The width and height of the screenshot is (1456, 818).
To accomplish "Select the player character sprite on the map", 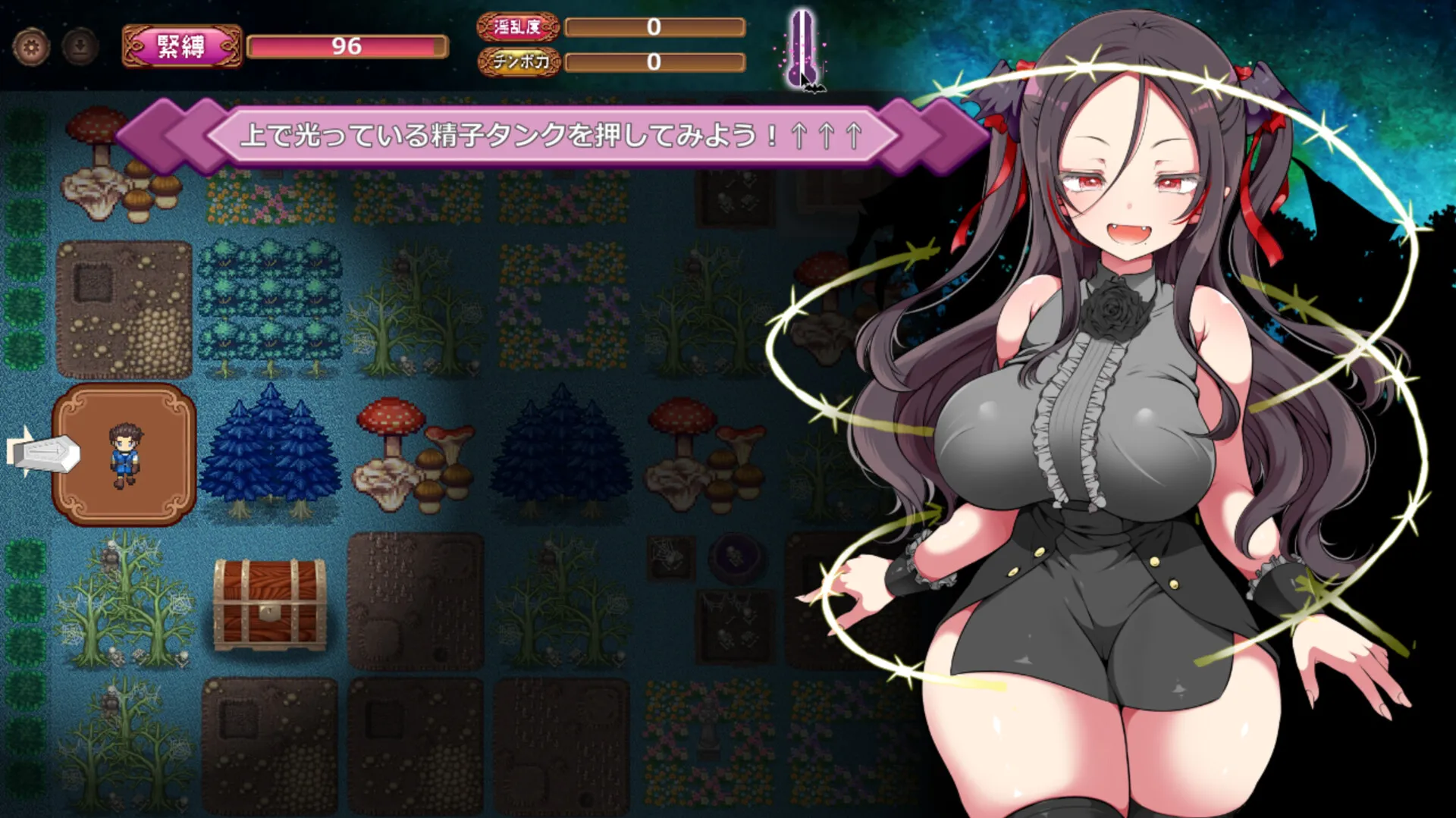I will 127,453.
